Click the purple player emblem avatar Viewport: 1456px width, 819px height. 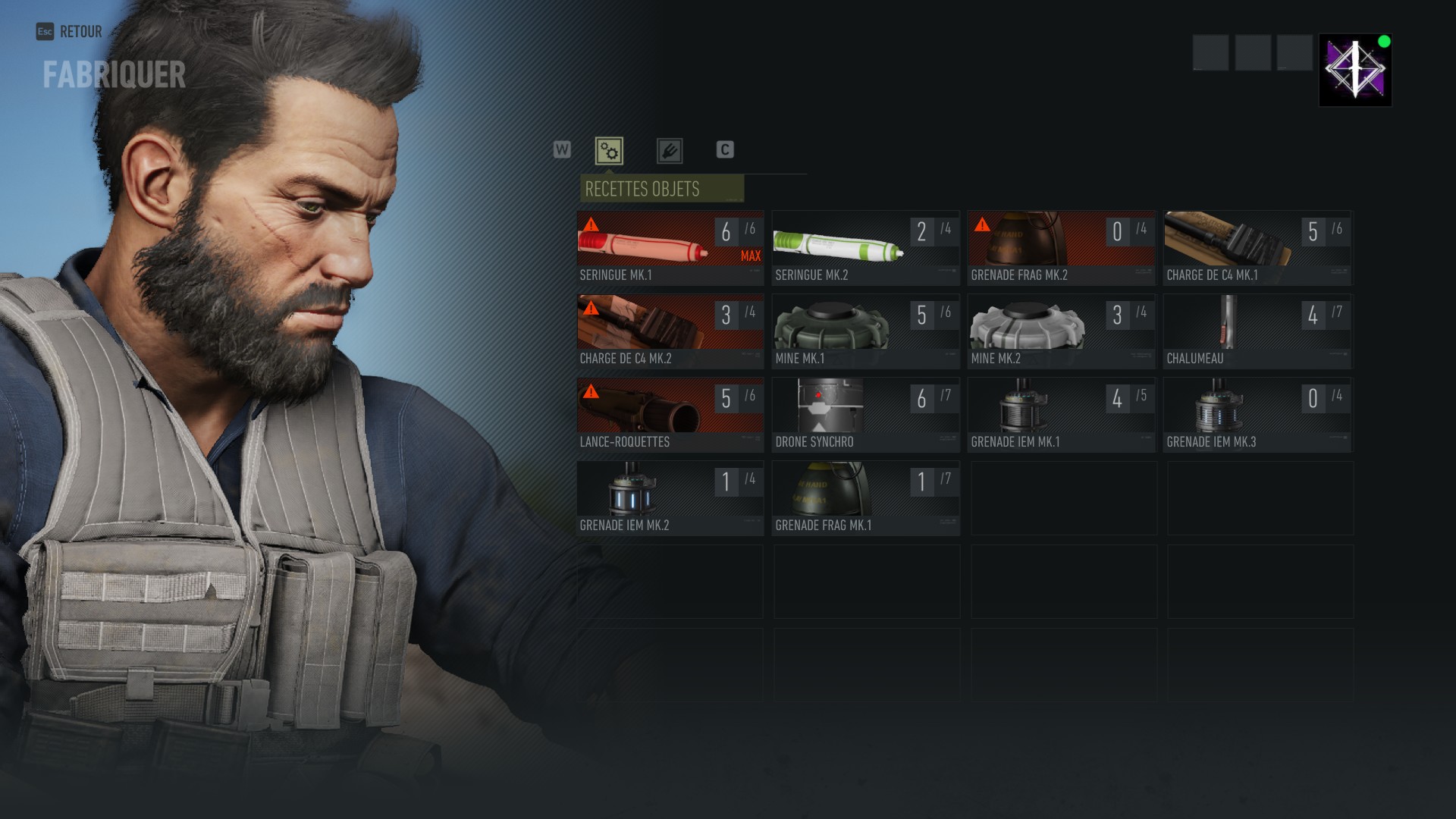click(x=1355, y=70)
